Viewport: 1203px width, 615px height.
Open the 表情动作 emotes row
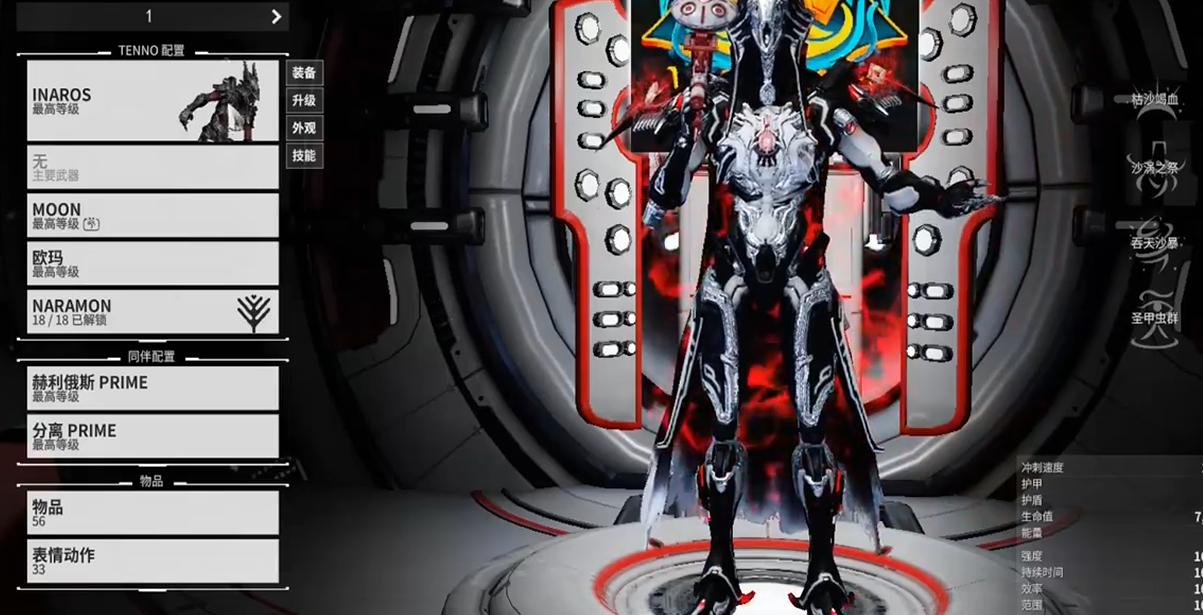pos(152,560)
